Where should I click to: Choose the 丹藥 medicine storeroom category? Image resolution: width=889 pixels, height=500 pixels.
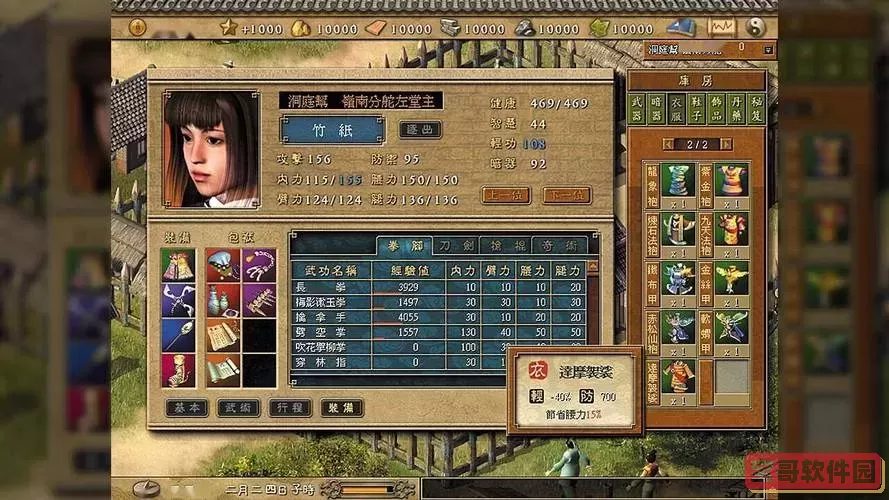735,106
